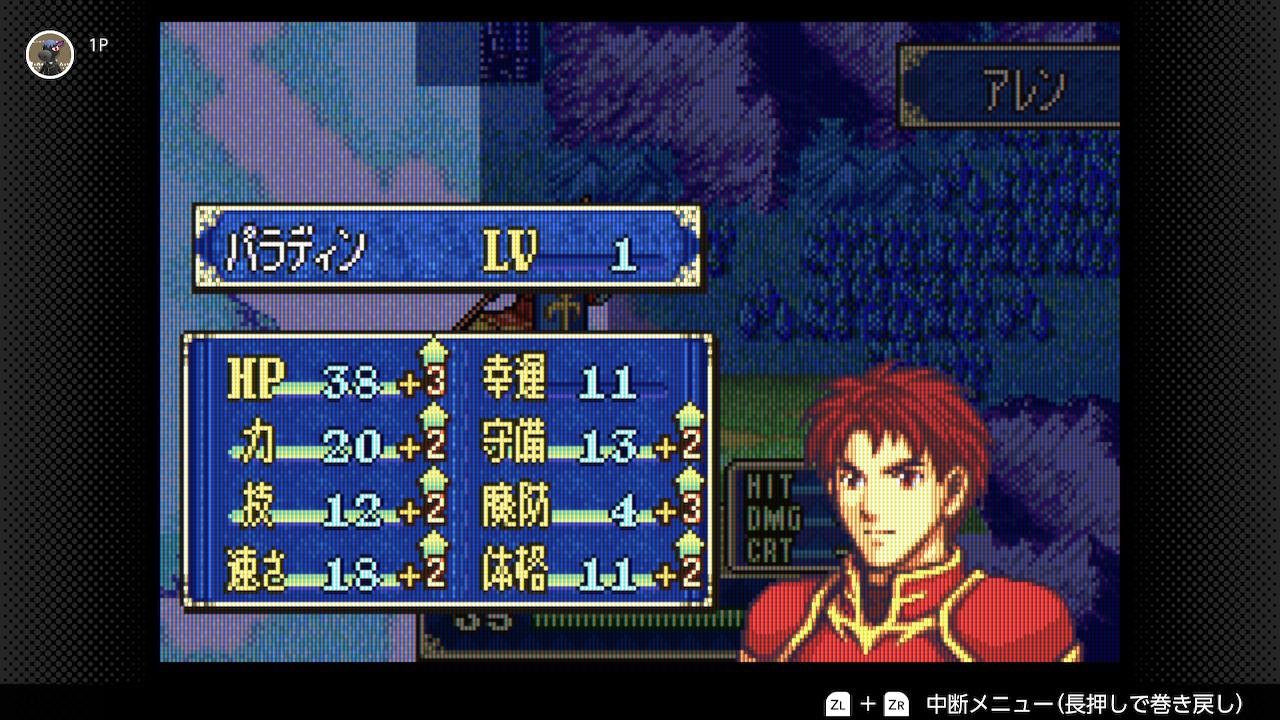Click the 1P player profile avatar

[50, 54]
